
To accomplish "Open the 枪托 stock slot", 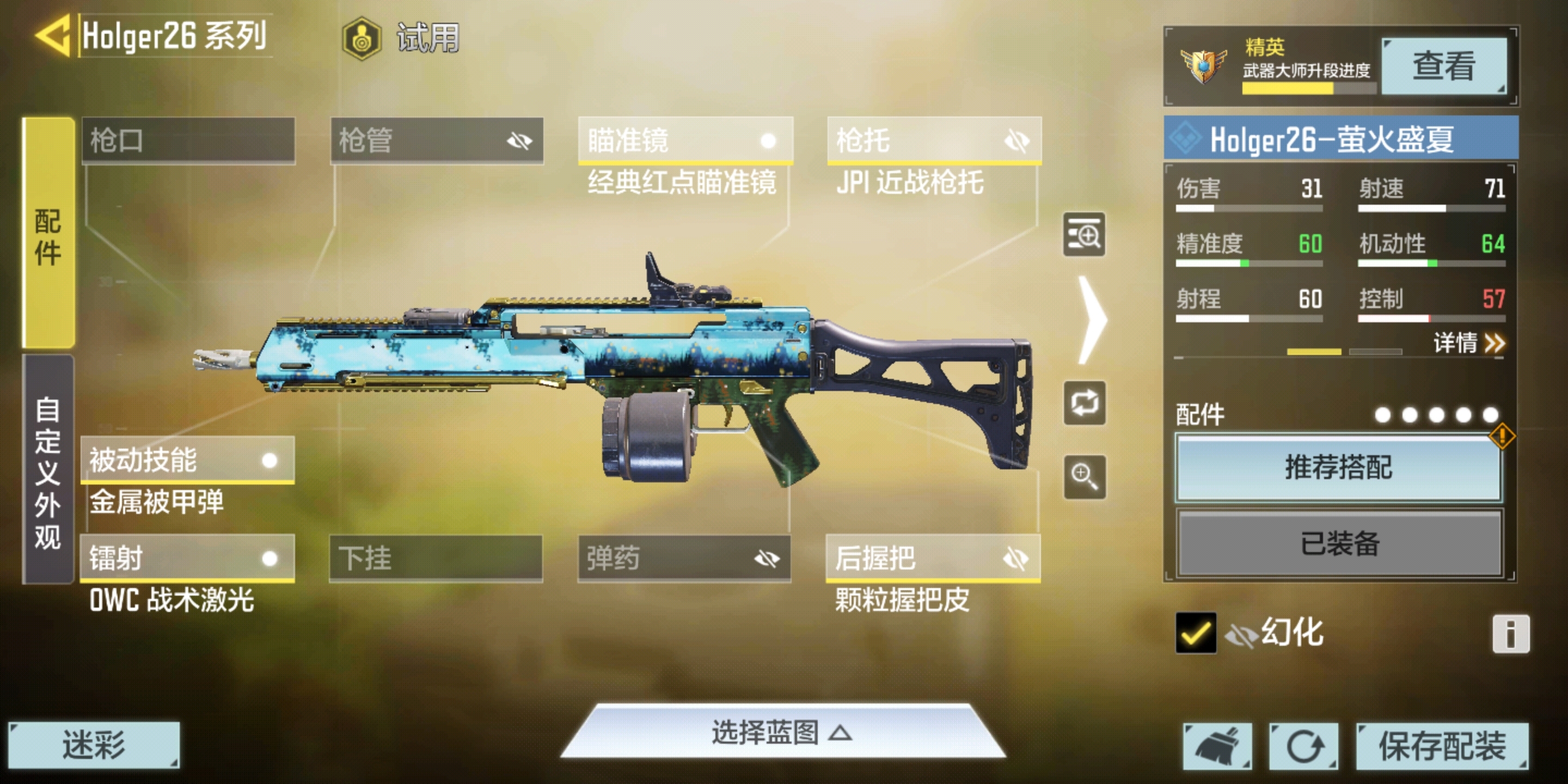I will click(934, 140).
